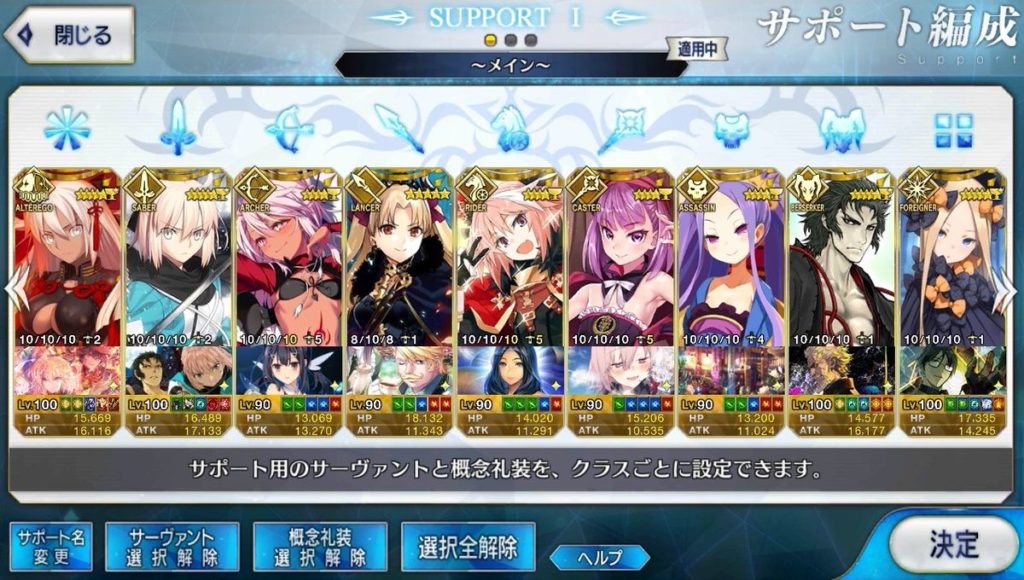Screen dimensions: 1024x580
Task: Click 概念礼装選択解除 to deselect craft essences
Action: (x=320, y=547)
